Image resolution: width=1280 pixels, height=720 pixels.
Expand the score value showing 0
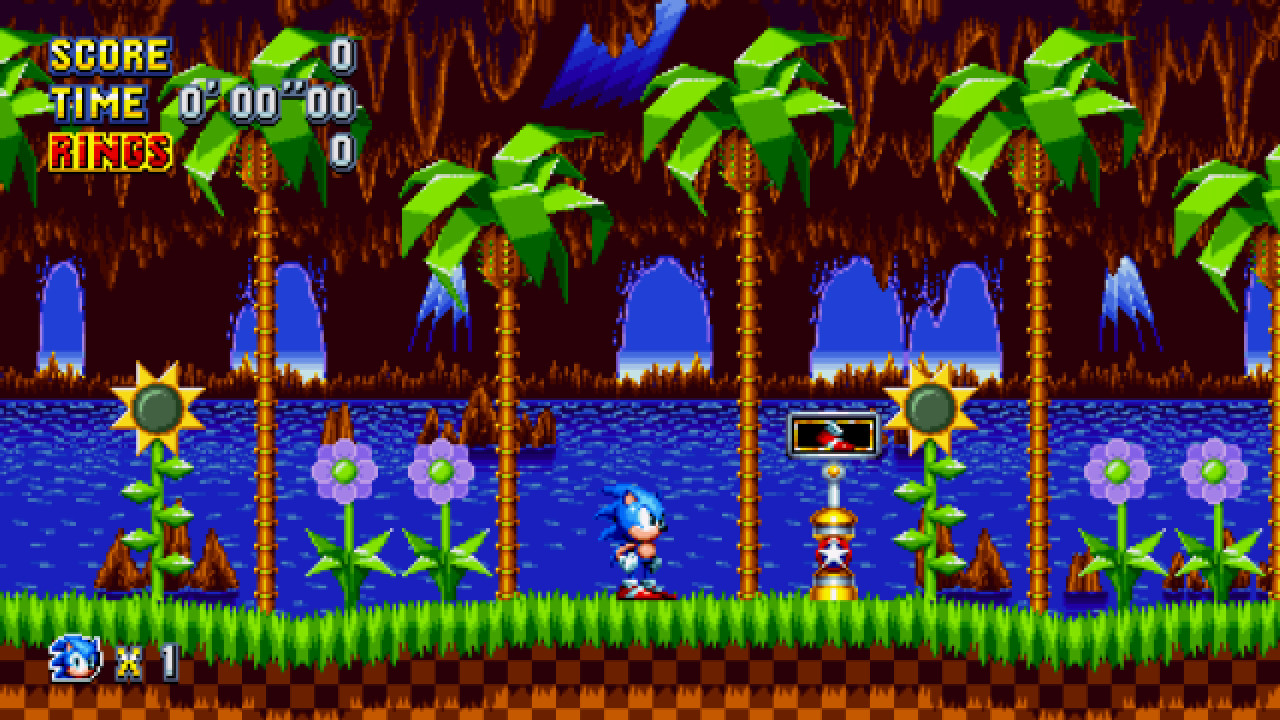(342, 55)
